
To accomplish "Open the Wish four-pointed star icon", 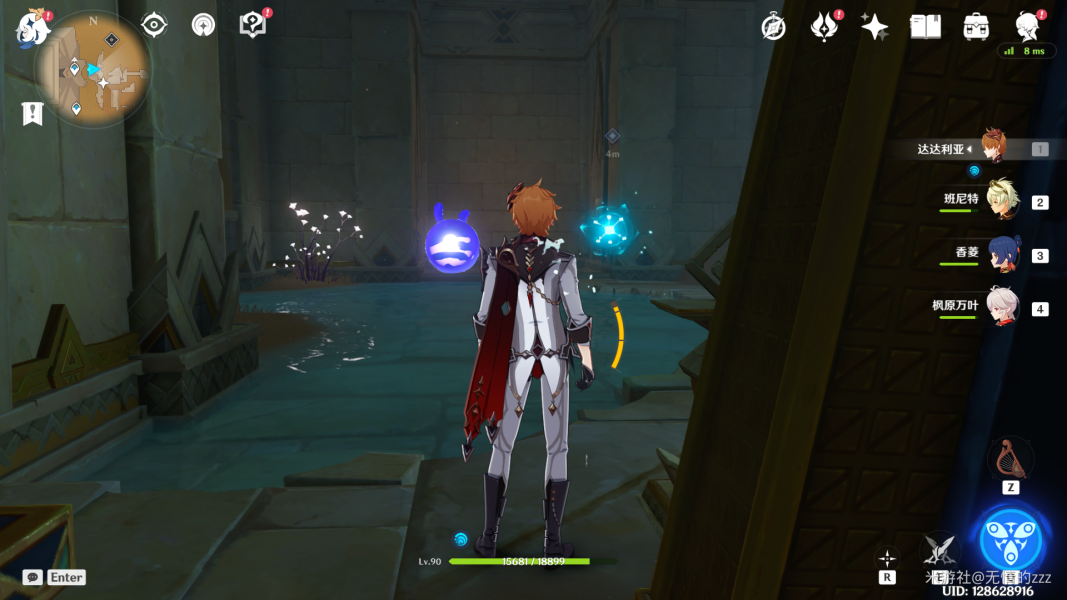I will point(875,27).
